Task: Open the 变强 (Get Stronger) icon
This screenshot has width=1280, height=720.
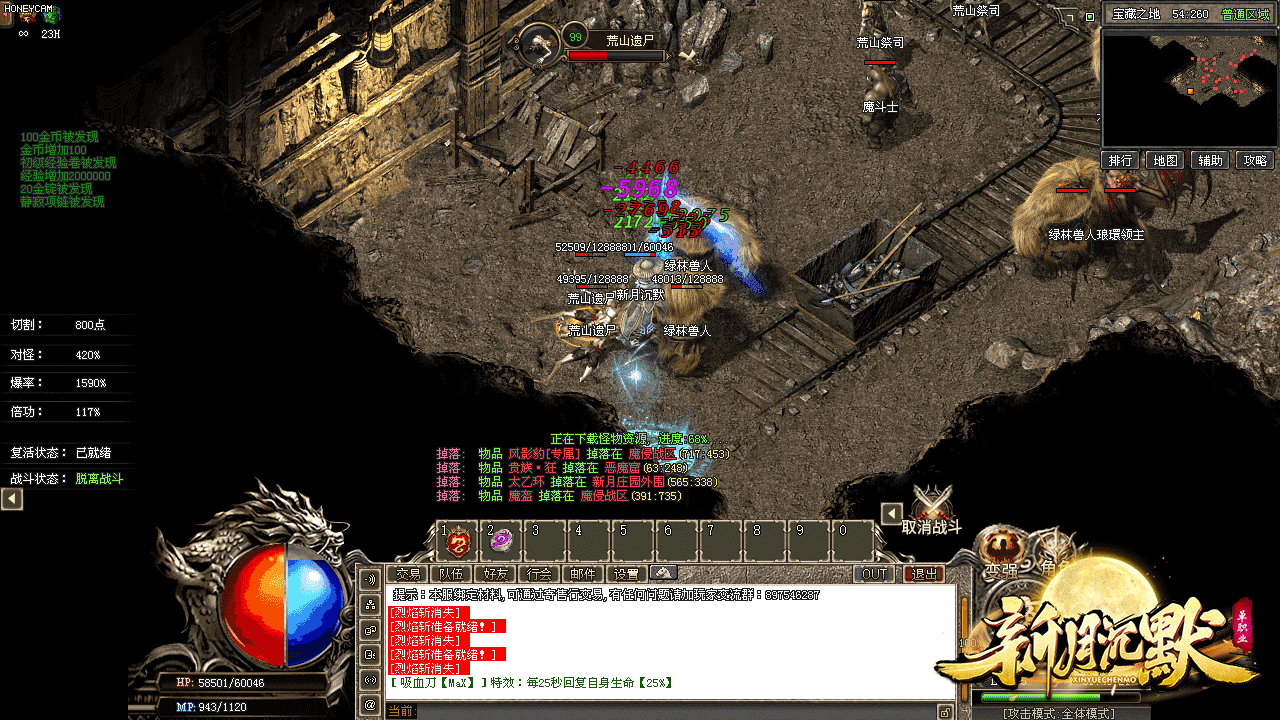Action: tap(998, 550)
